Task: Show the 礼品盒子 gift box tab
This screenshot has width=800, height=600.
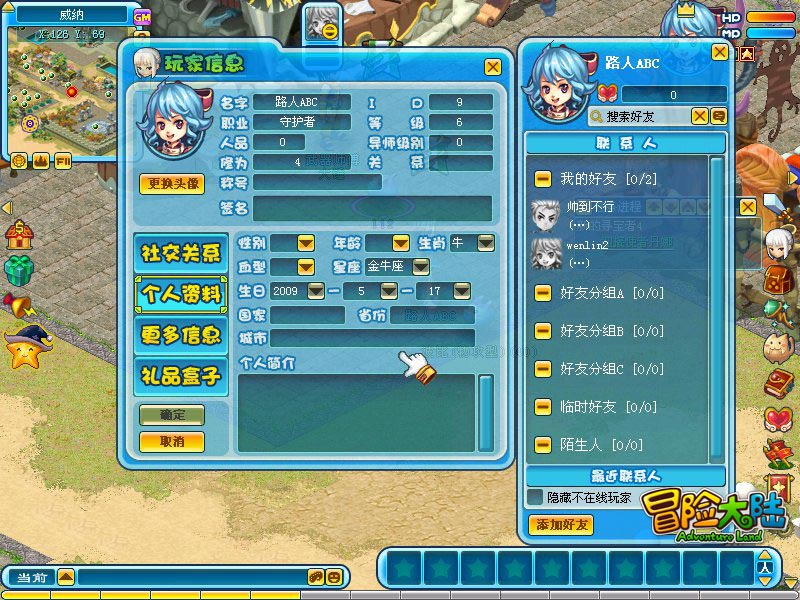Action: tap(181, 376)
